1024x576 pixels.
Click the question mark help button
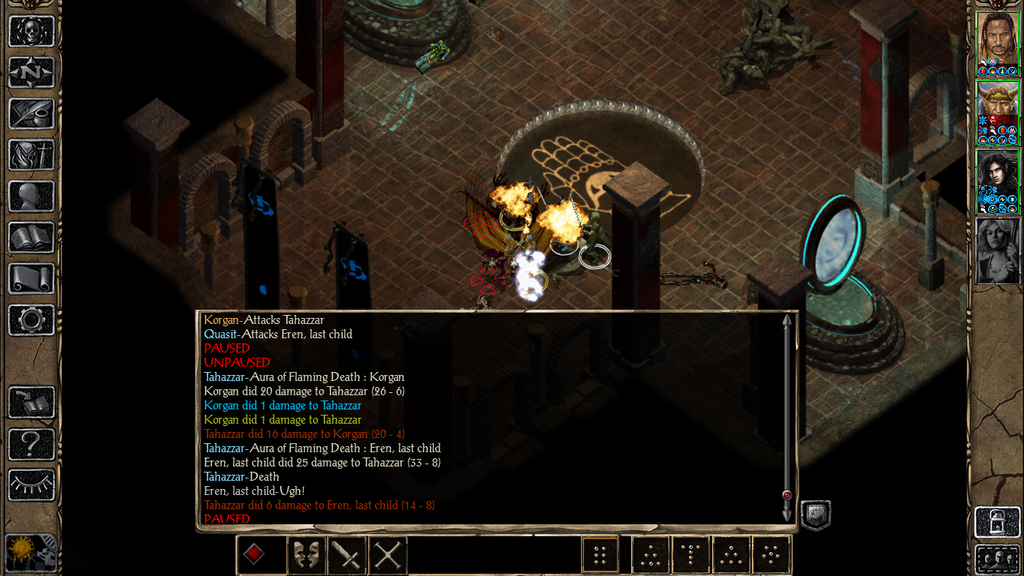tap(31, 443)
